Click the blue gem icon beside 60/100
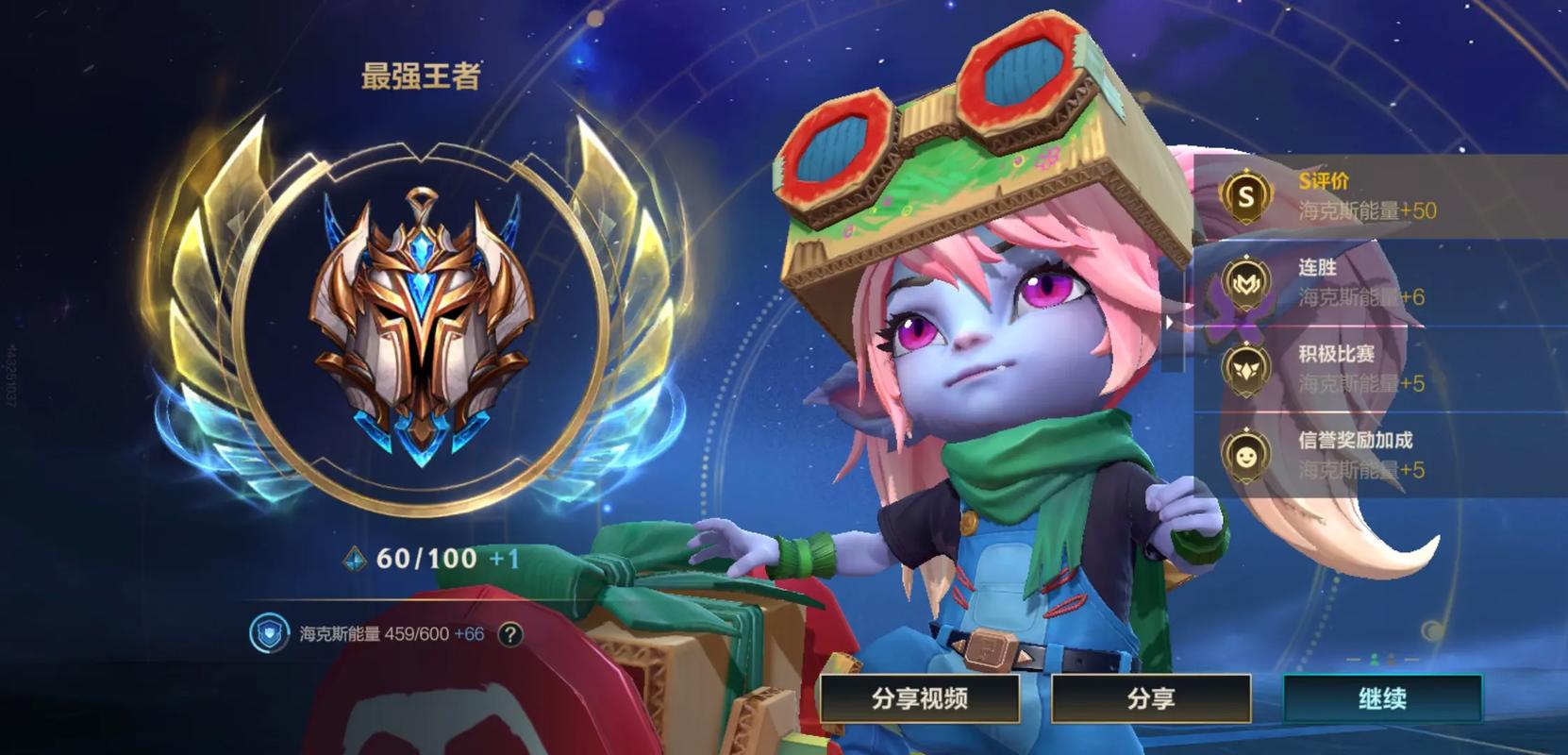The height and width of the screenshot is (755, 1568). [x=355, y=560]
